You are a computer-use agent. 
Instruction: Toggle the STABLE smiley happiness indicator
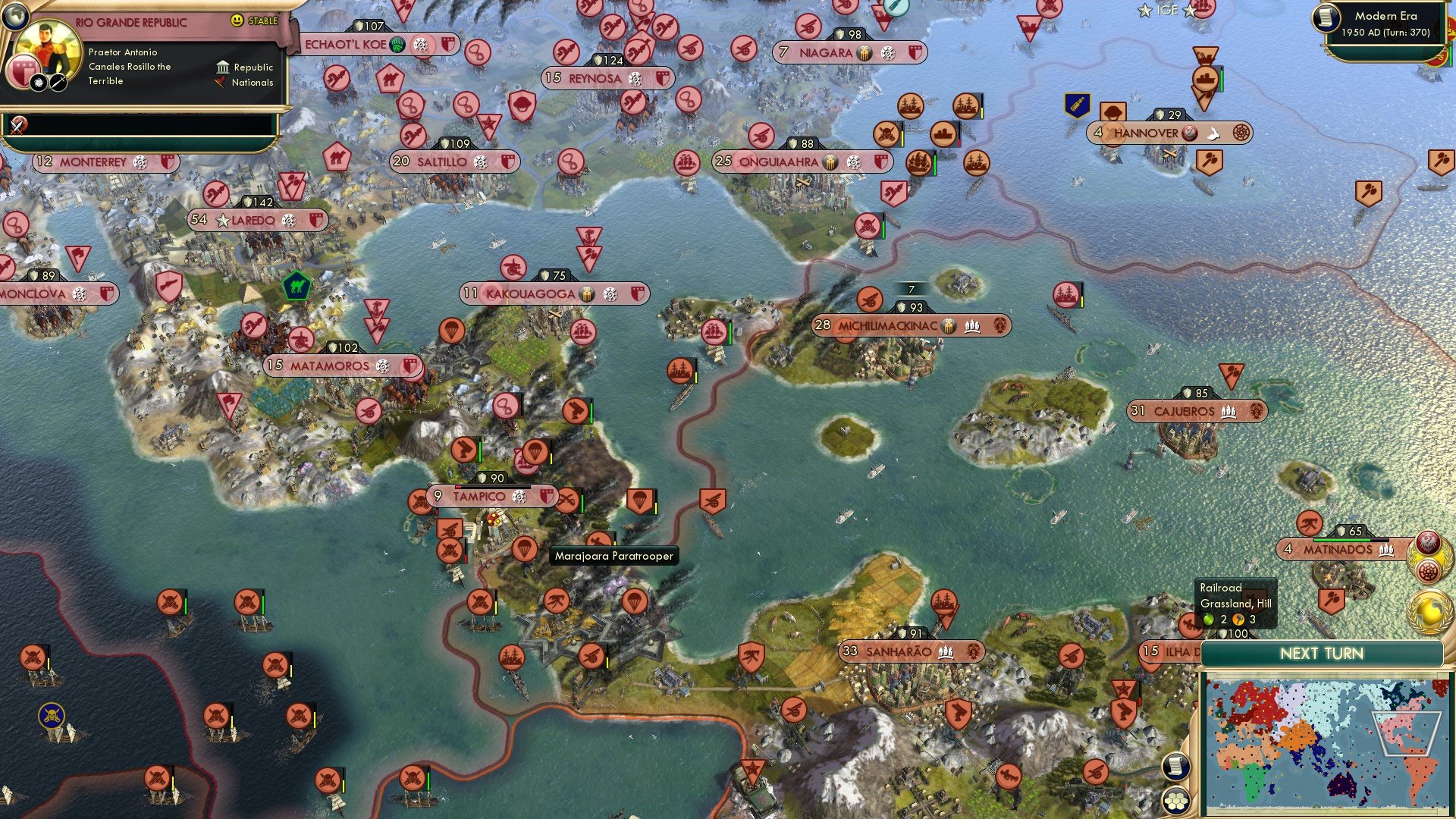237,20
